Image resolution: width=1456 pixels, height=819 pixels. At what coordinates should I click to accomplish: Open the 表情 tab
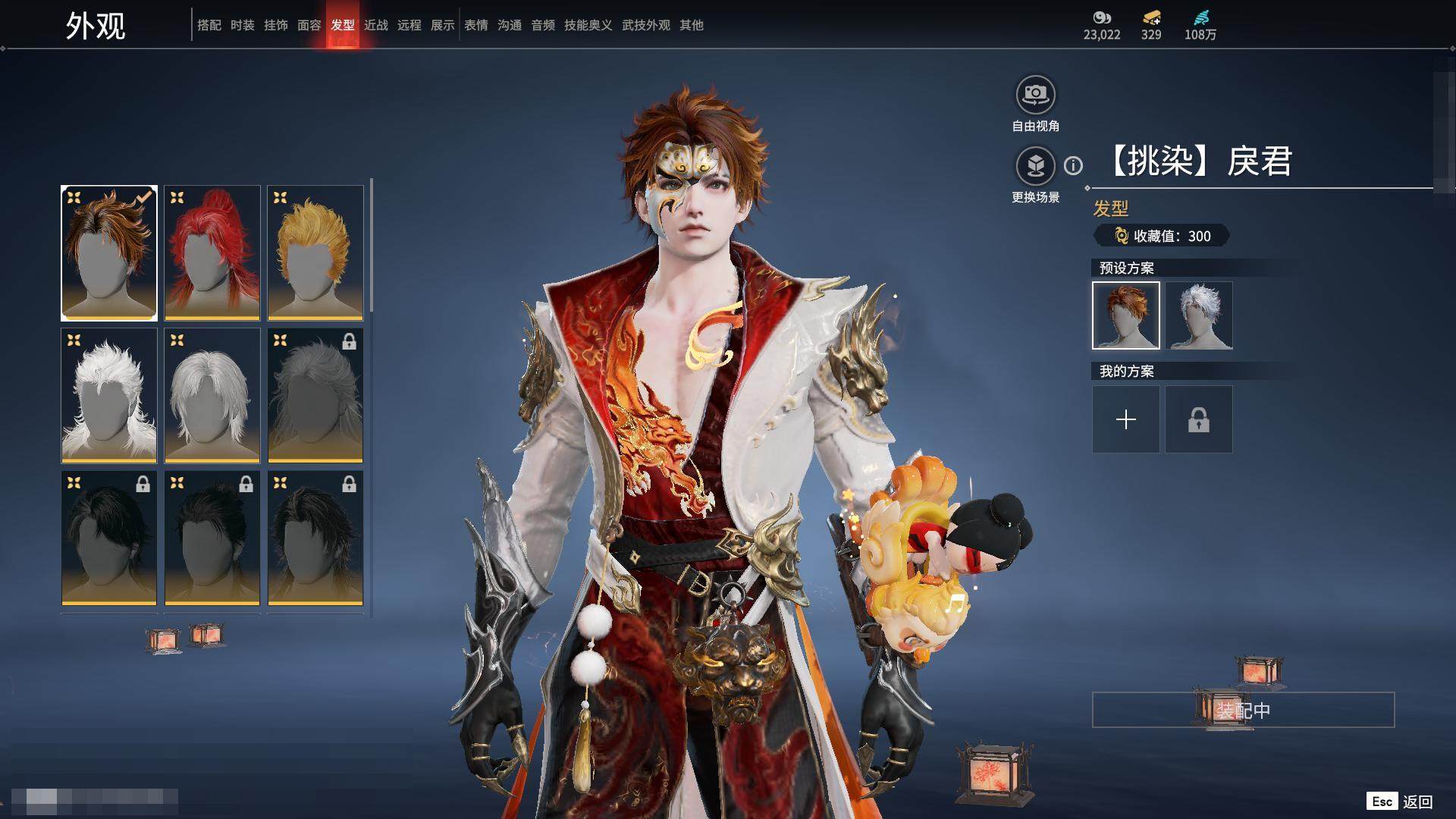click(476, 25)
